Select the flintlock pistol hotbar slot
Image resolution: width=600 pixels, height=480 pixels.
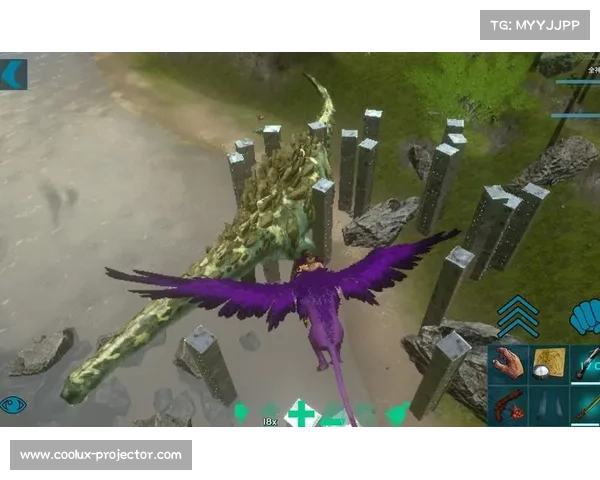(509, 407)
